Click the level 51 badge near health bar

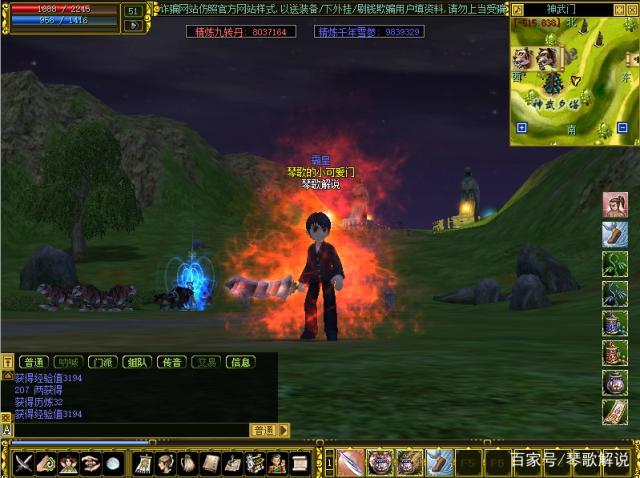click(x=133, y=11)
